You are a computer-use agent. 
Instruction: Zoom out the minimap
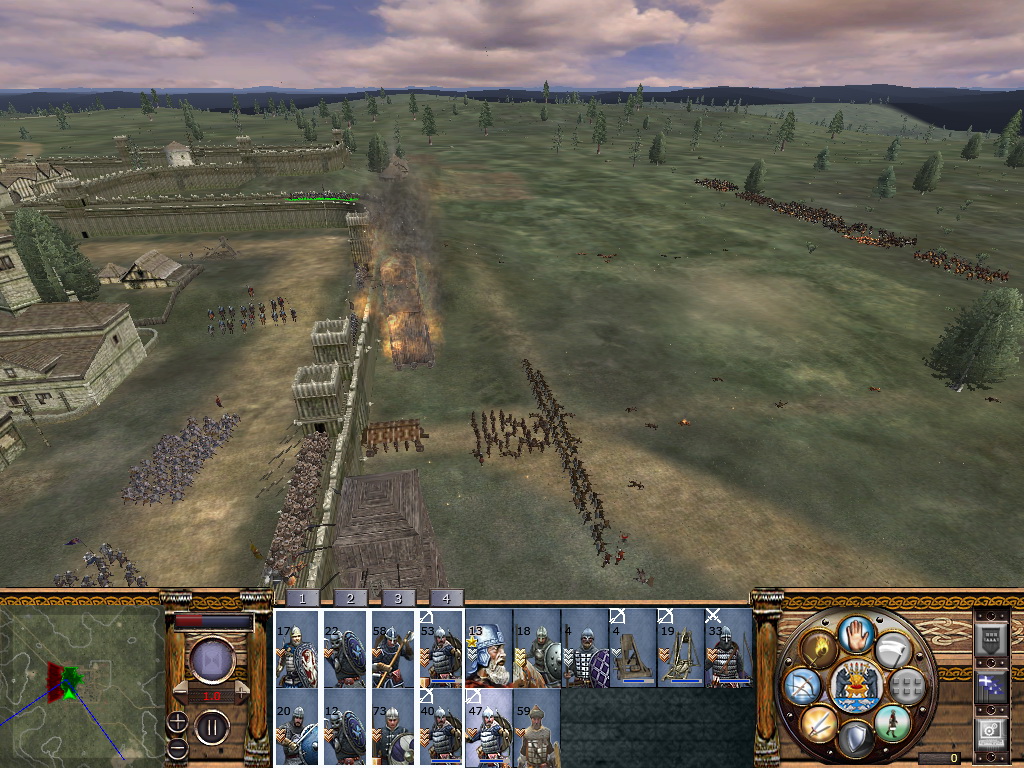177,748
